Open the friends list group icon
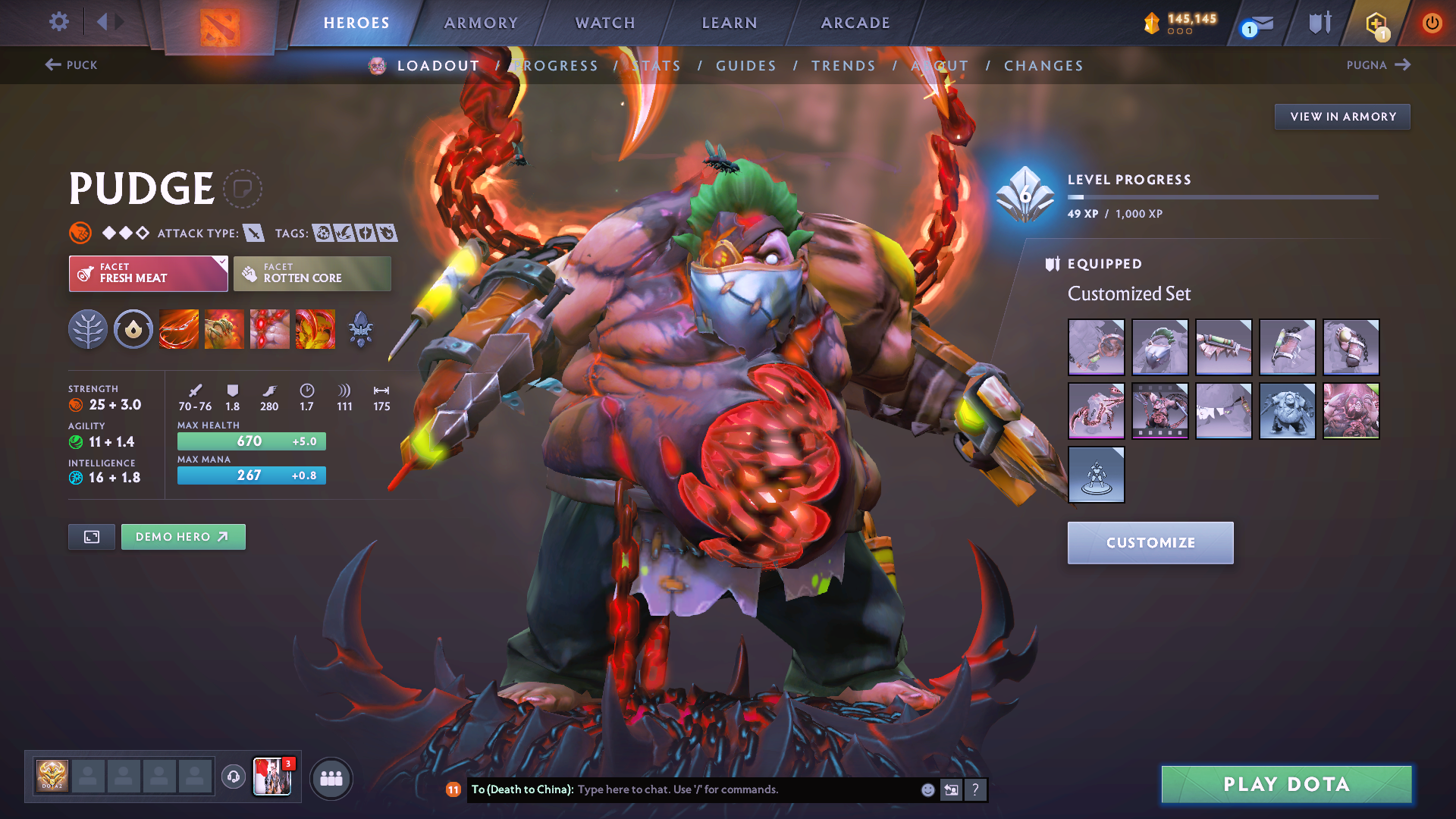The image size is (1456, 819). point(331,778)
